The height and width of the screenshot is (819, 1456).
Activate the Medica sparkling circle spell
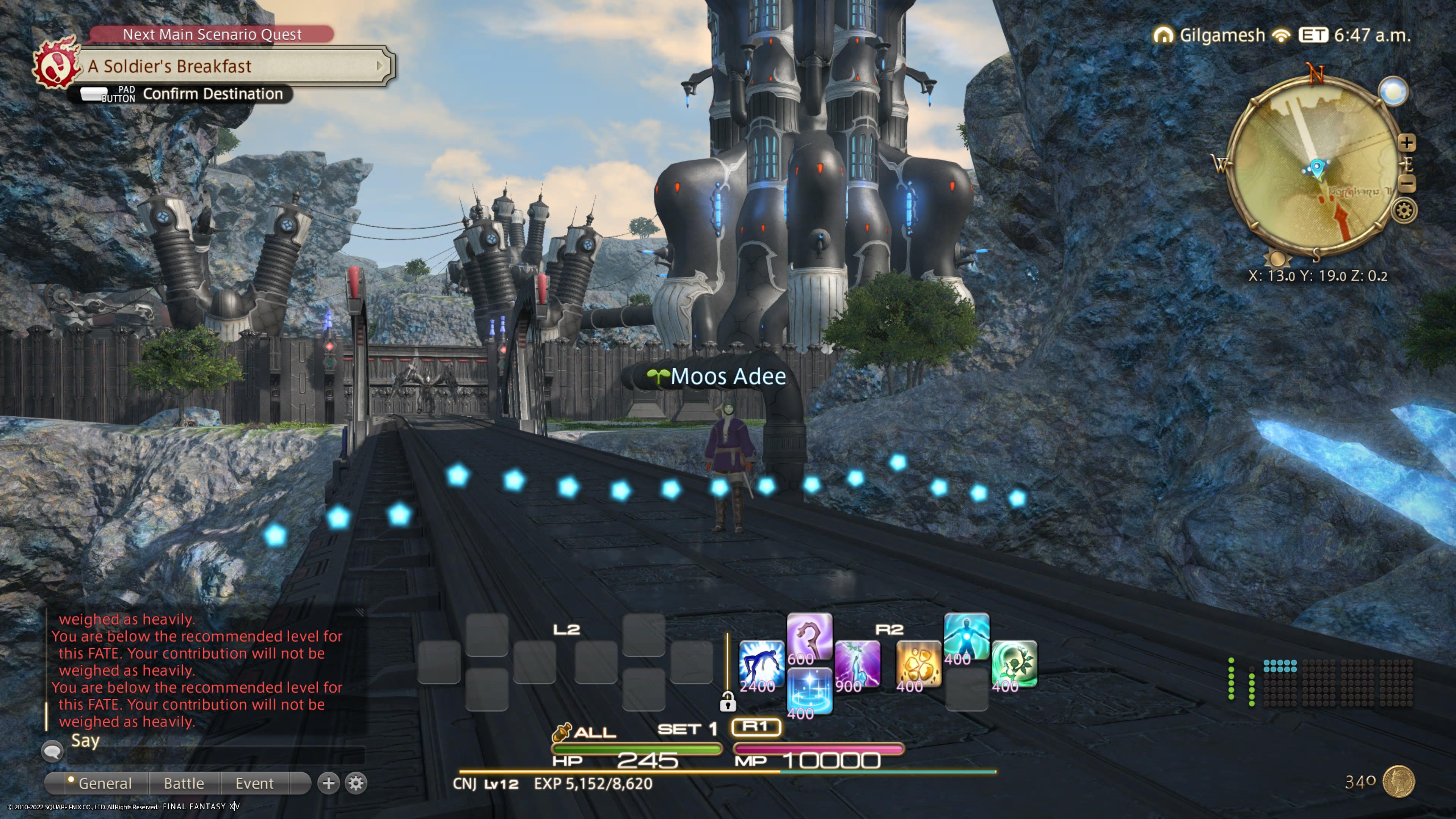coord(809,690)
